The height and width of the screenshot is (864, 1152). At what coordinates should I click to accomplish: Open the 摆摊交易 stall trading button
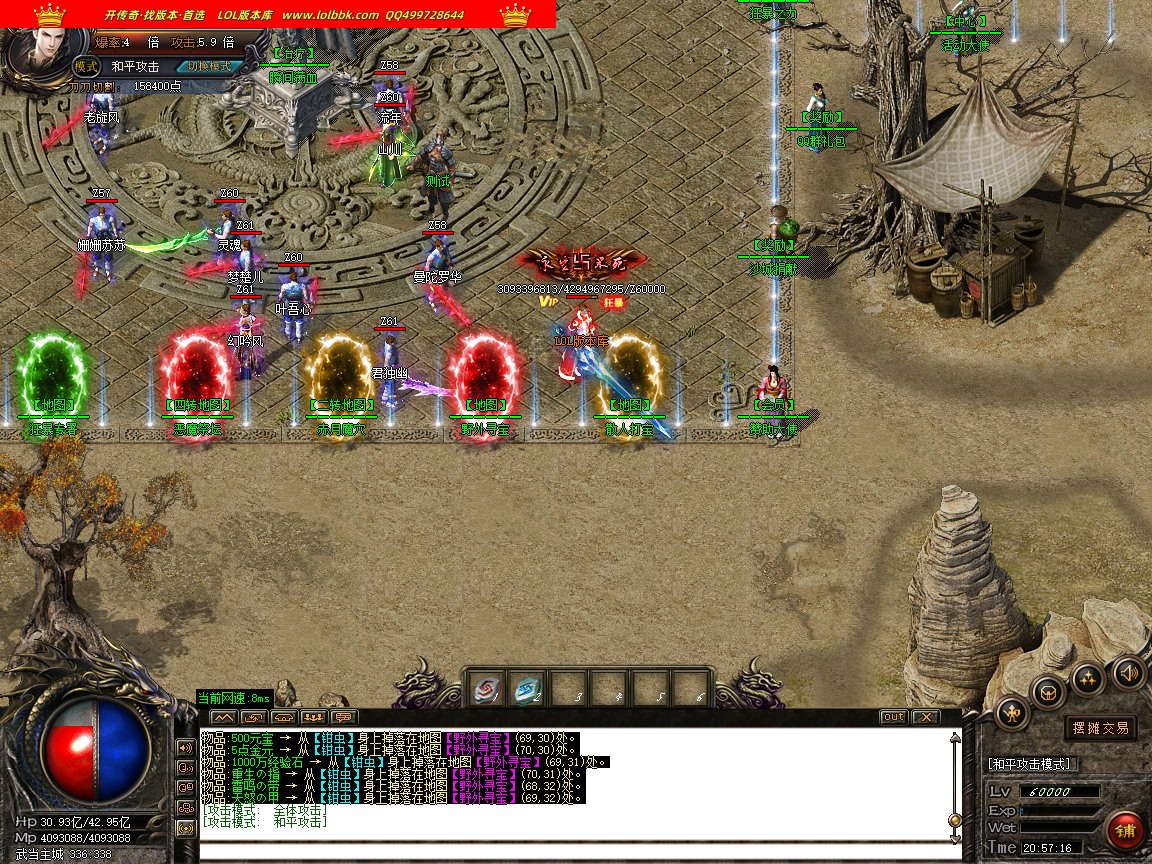click(1101, 728)
